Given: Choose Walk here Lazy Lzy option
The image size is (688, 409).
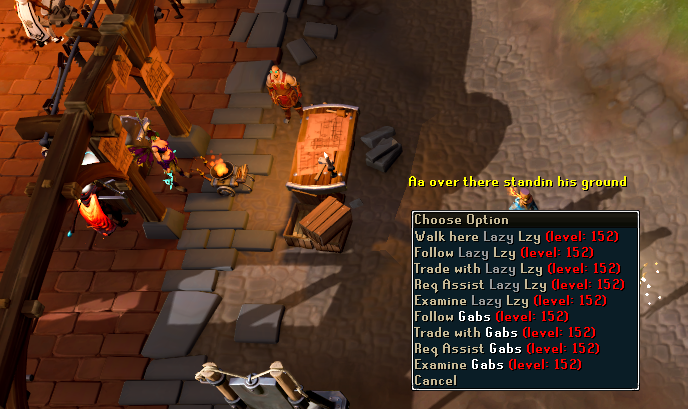Looking at the screenshot, I should tap(516, 237).
